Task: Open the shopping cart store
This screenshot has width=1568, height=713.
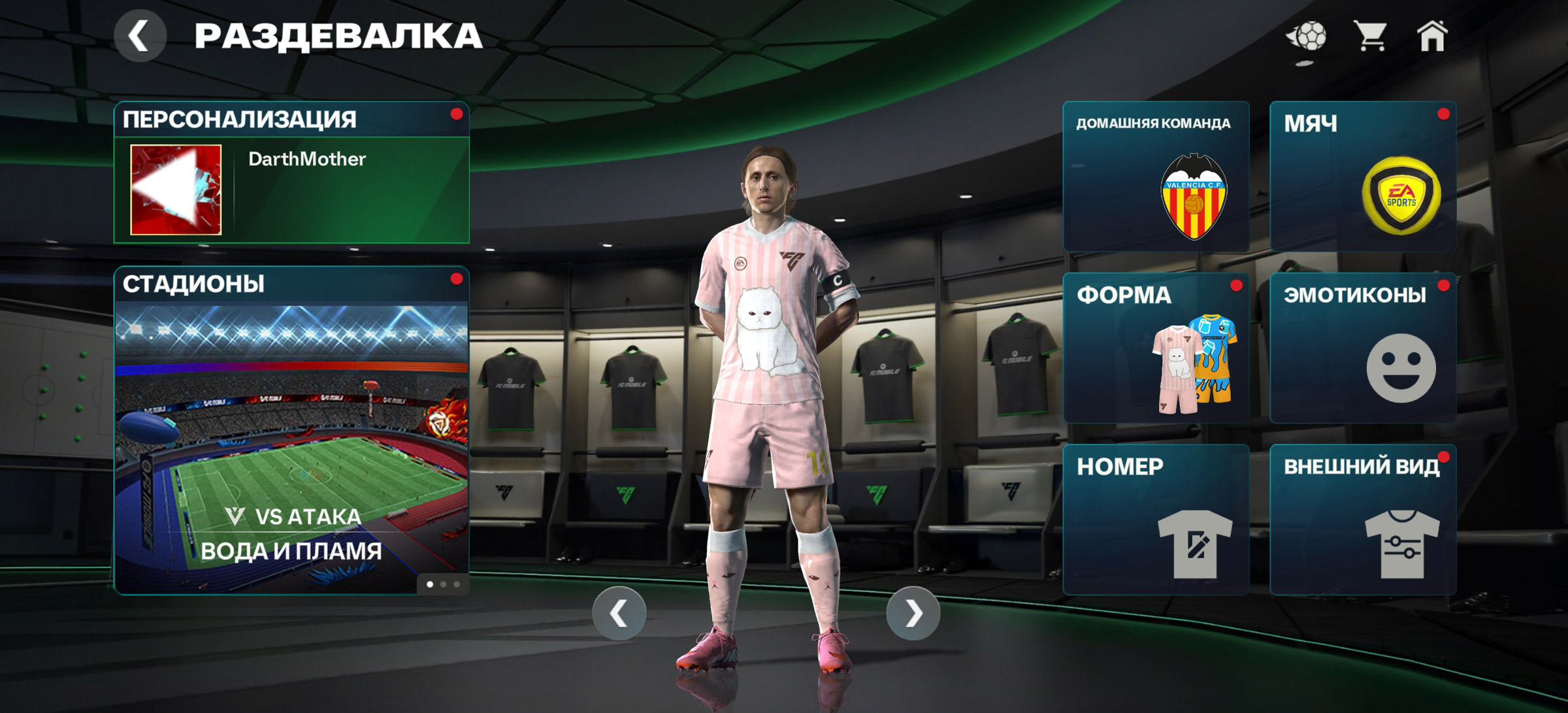Action: (1370, 36)
